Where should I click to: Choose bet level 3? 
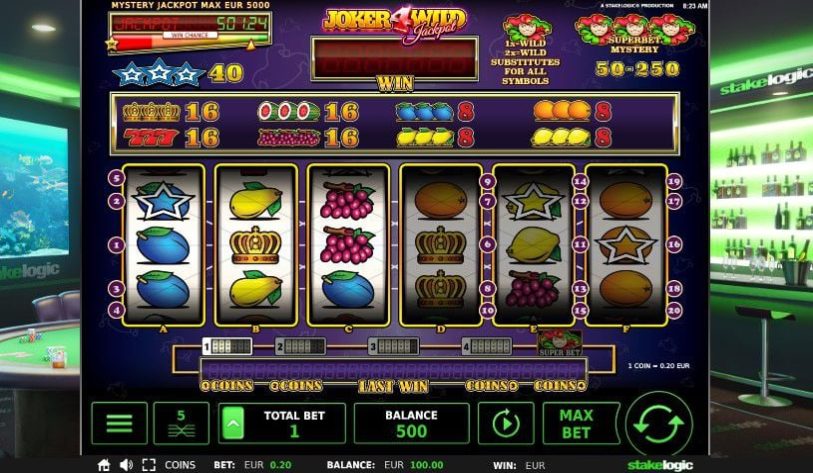[x=393, y=347]
